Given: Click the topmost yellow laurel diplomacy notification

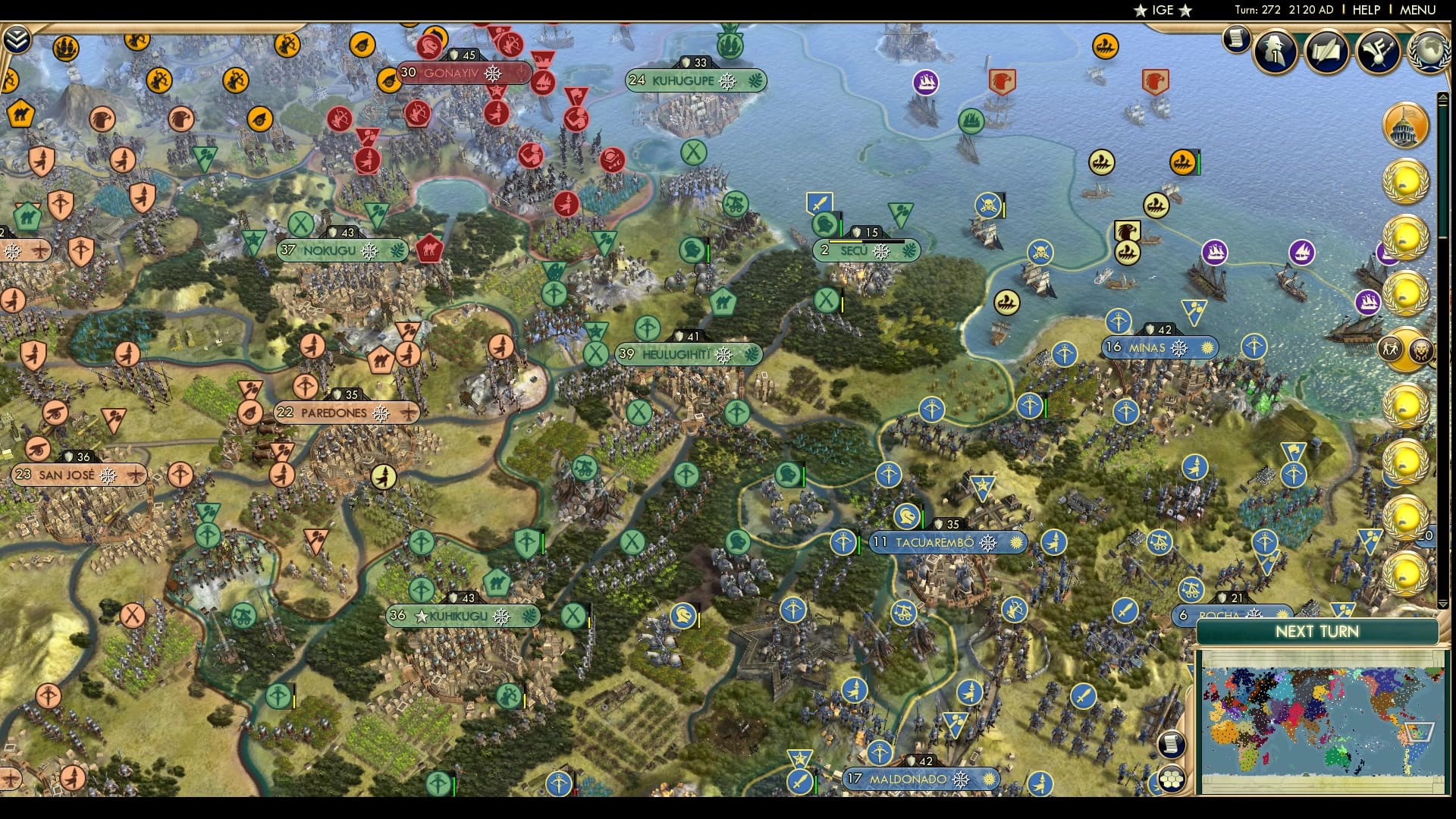Looking at the screenshot, I should [1407, 182].
